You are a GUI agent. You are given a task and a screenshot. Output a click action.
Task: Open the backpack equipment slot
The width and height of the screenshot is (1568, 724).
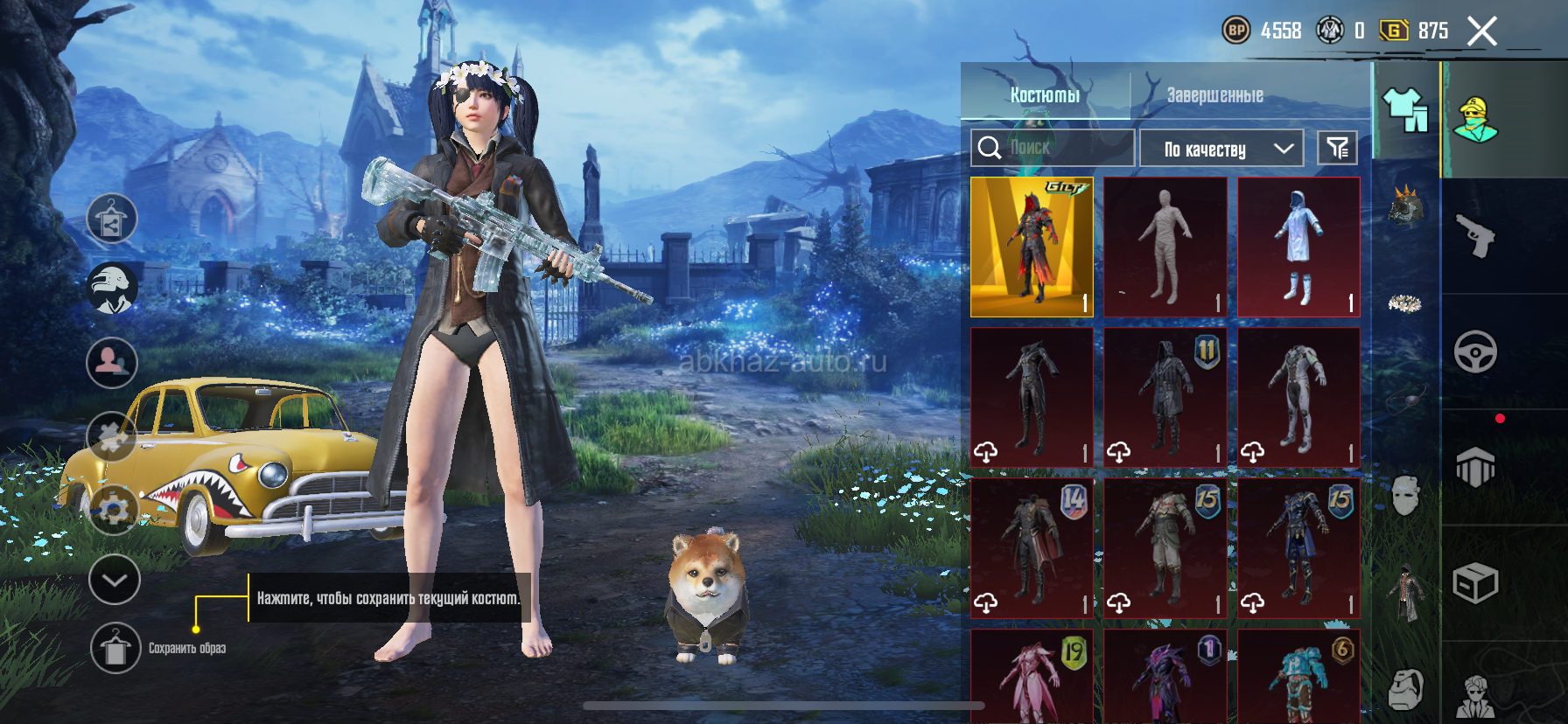click(x=1405, y=690)
